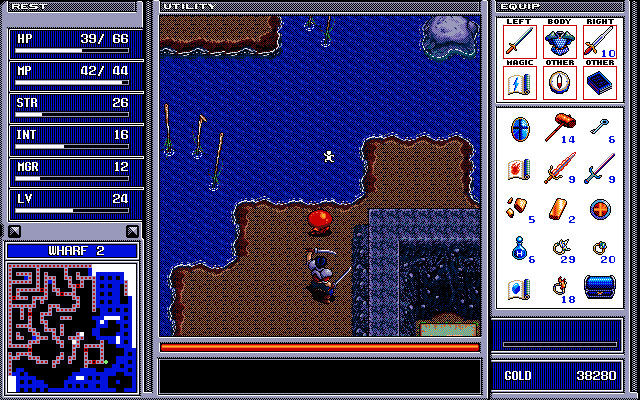
Task: Select the sledgehammer item
Action: 559,129
